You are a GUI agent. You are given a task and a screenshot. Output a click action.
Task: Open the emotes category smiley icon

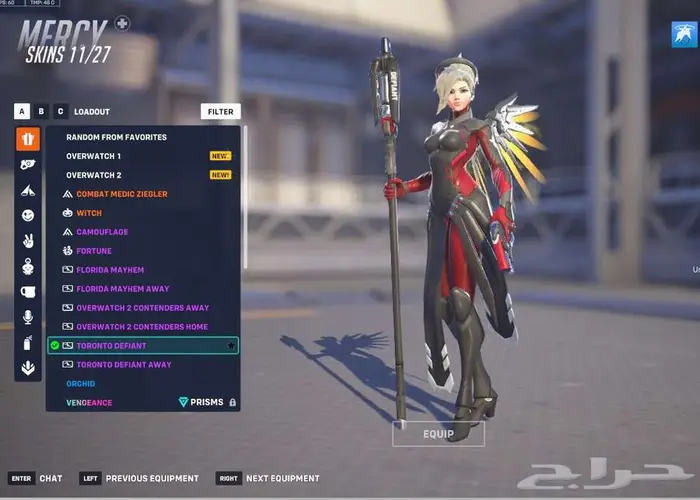tap(28, 215)
